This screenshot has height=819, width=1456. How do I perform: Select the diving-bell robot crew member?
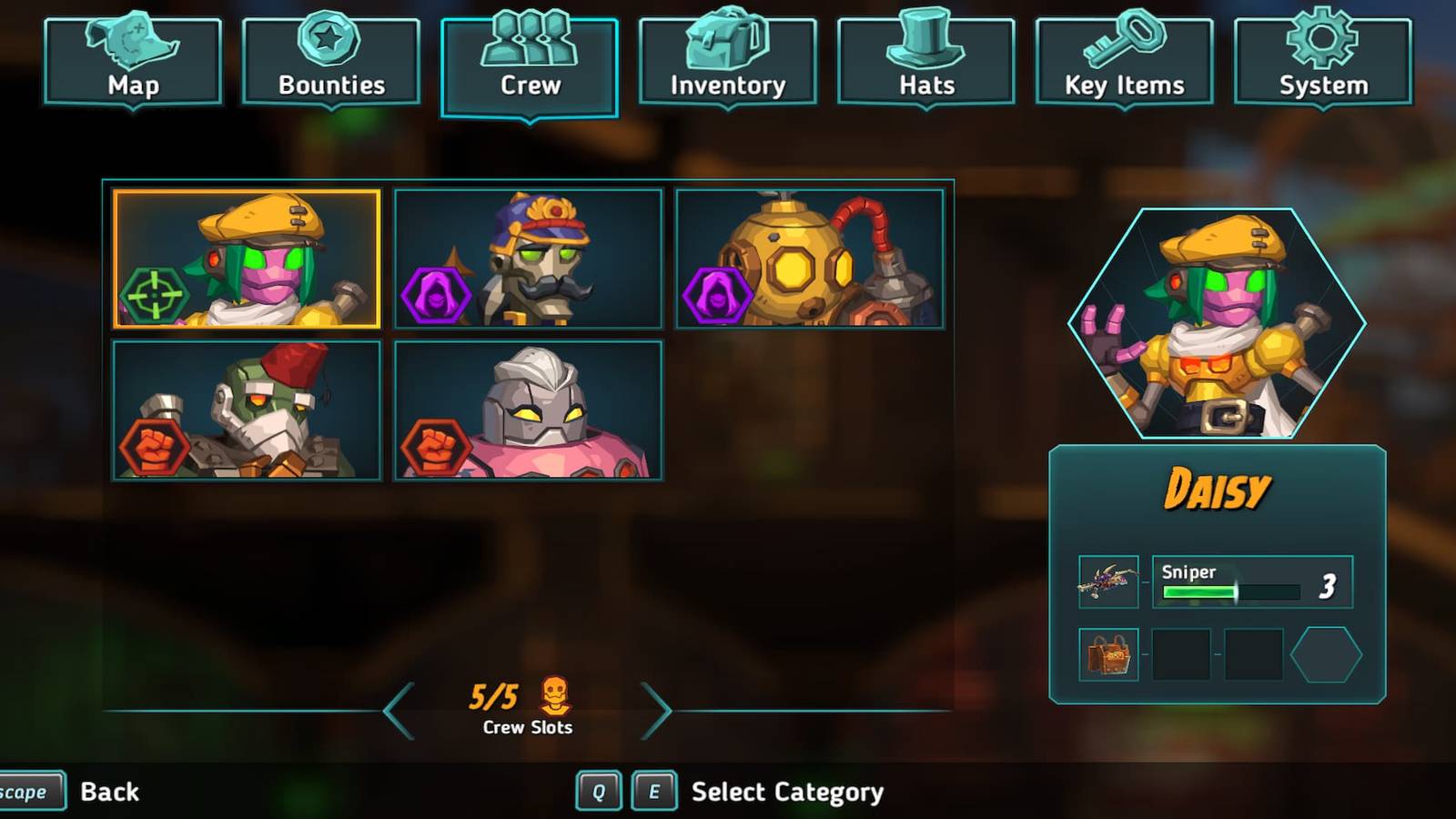[x=810, y=259]
